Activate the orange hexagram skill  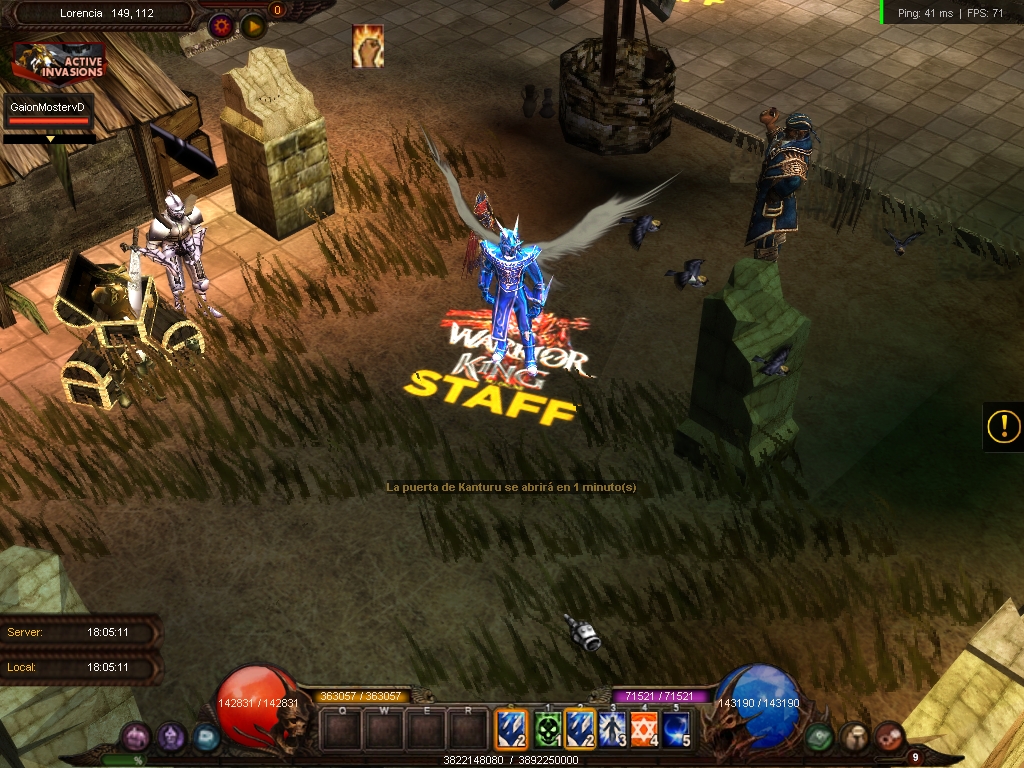pos(644,730)
